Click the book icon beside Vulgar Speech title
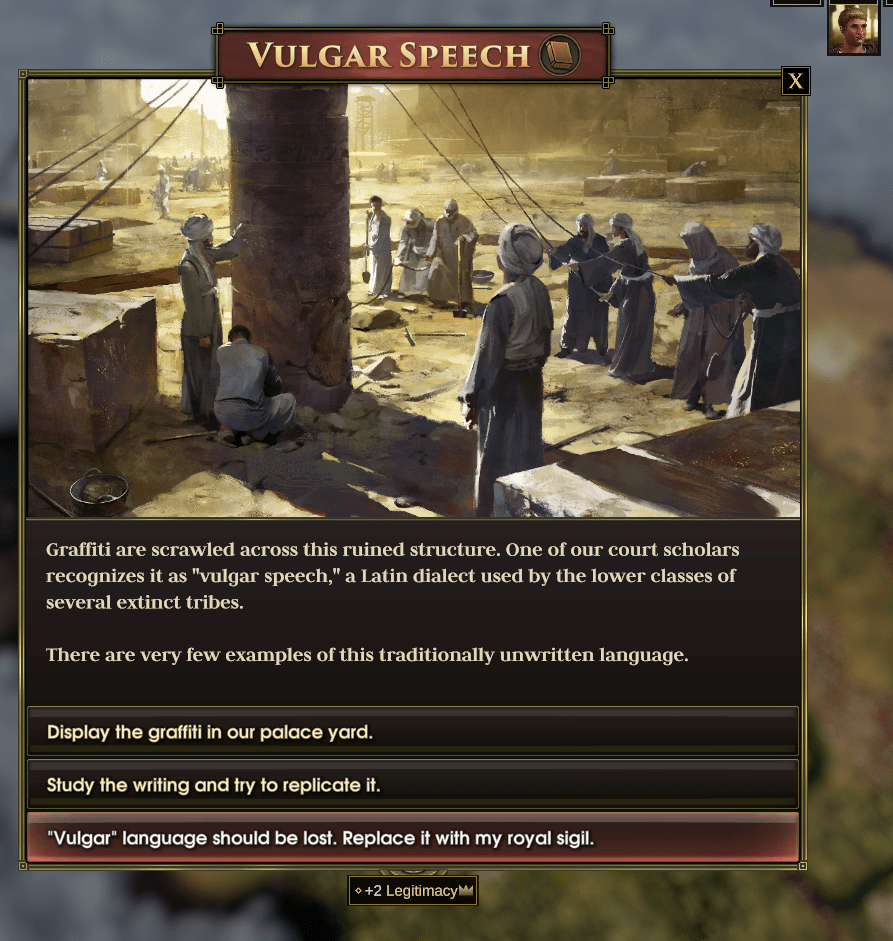The width and height of the screenshot is (893, 941). point(559,55)
